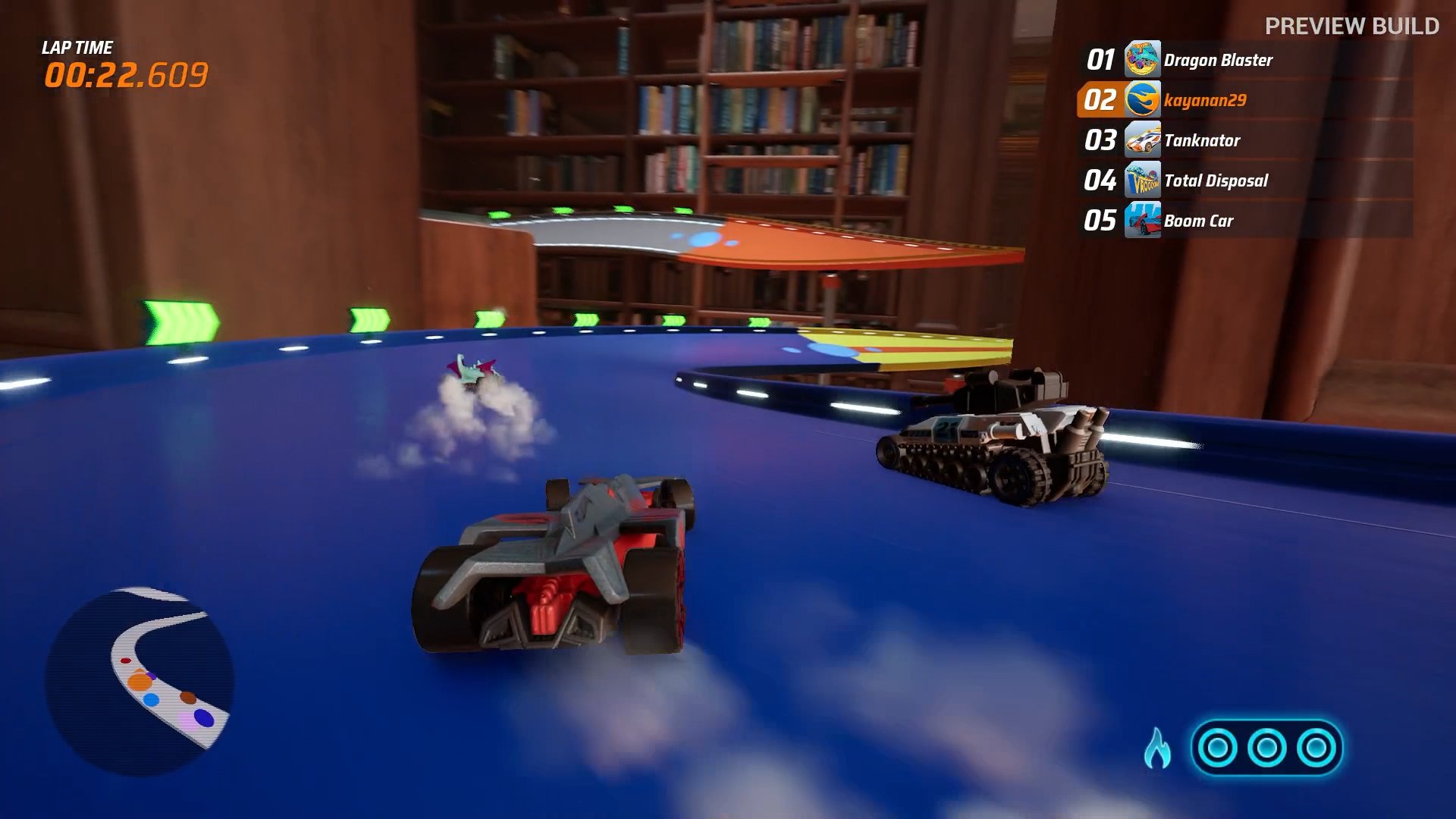Expand the Total Disposal standings row
This screenshot has height=819, width=1456.
1213,180
